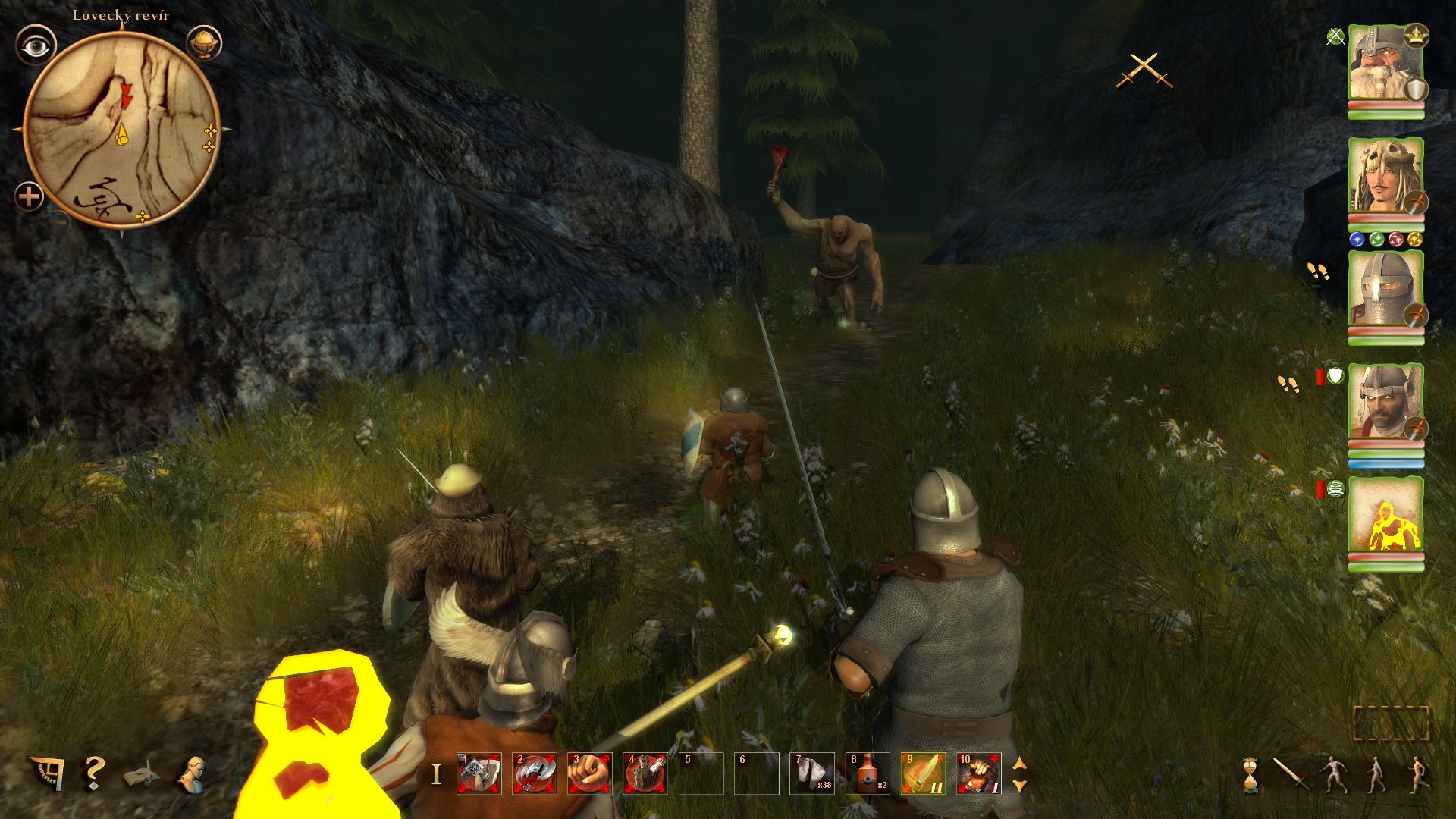Activate the fist ability in slot 3
The image size is (1456, 819).
click(590, 773)
